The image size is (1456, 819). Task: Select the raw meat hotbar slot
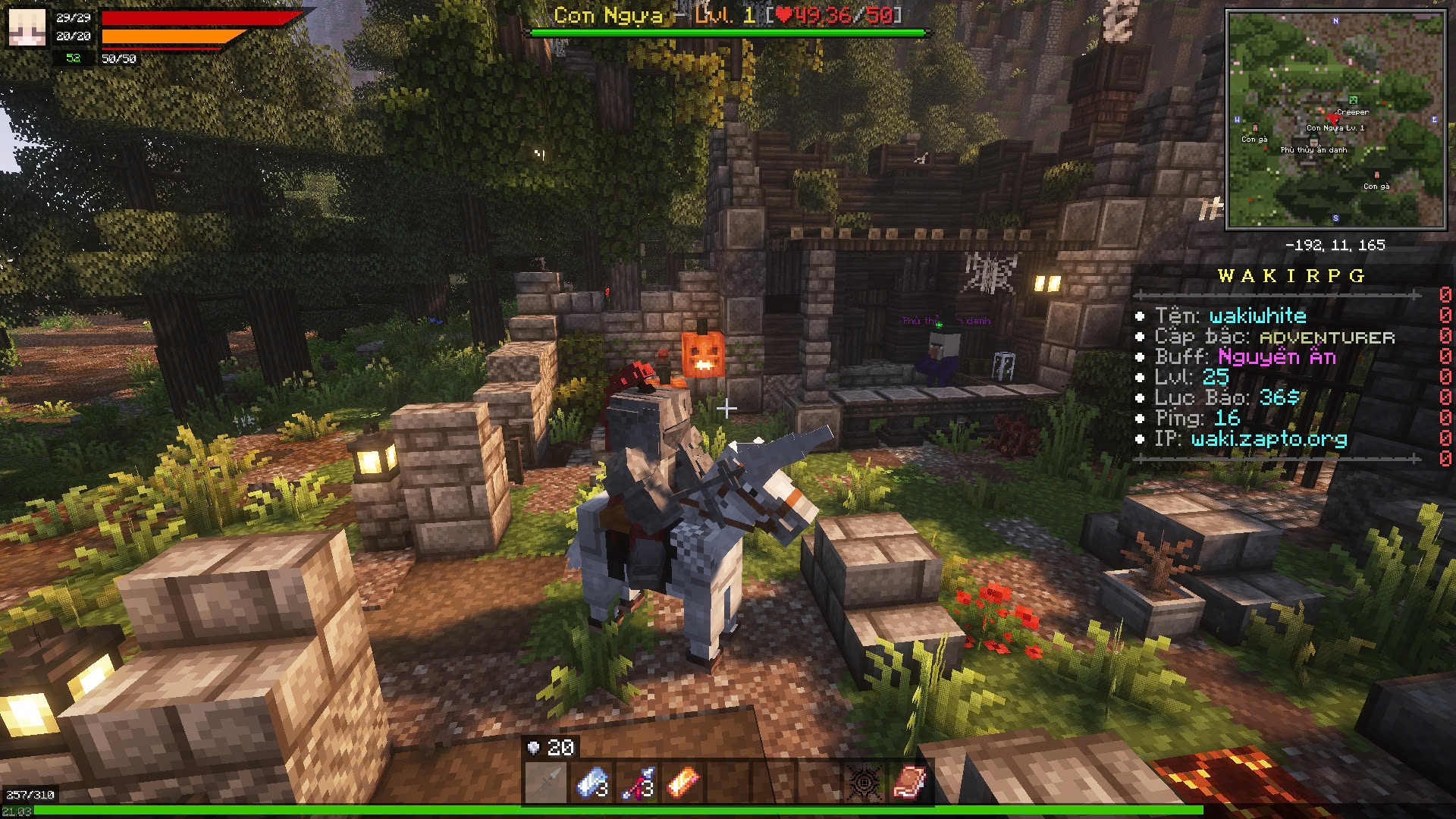point(909,783)
